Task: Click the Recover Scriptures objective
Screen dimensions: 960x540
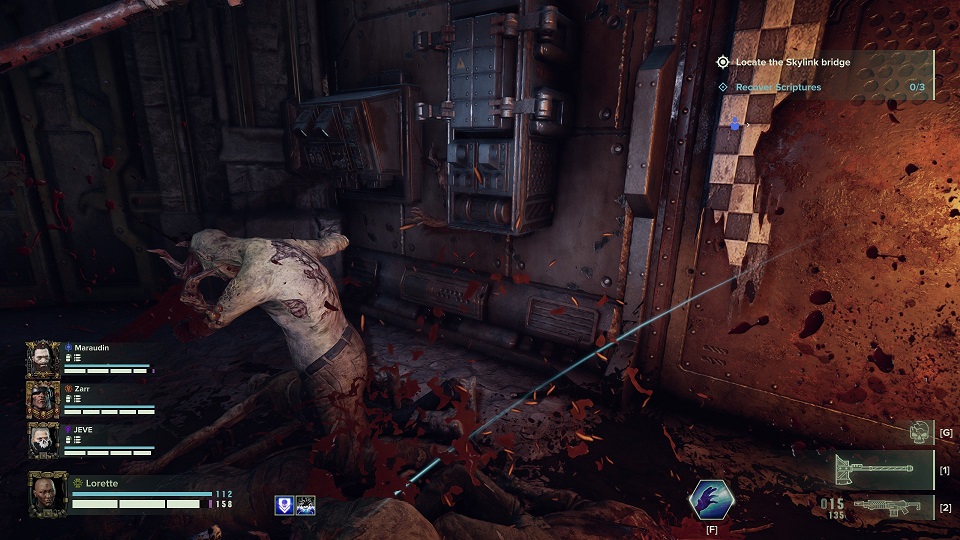Action: 779,87
